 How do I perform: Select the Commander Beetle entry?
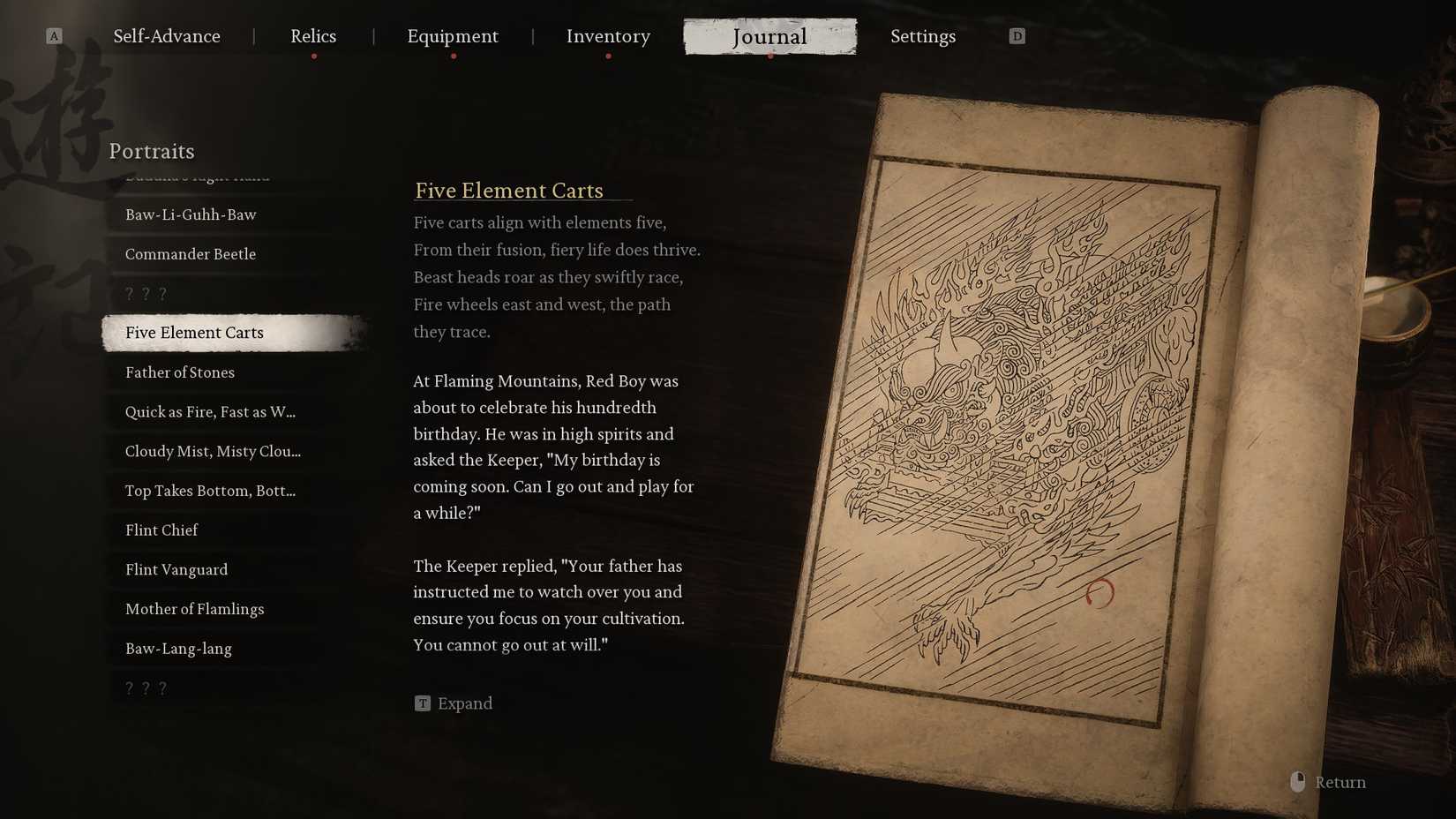click(x=191, y=254)
